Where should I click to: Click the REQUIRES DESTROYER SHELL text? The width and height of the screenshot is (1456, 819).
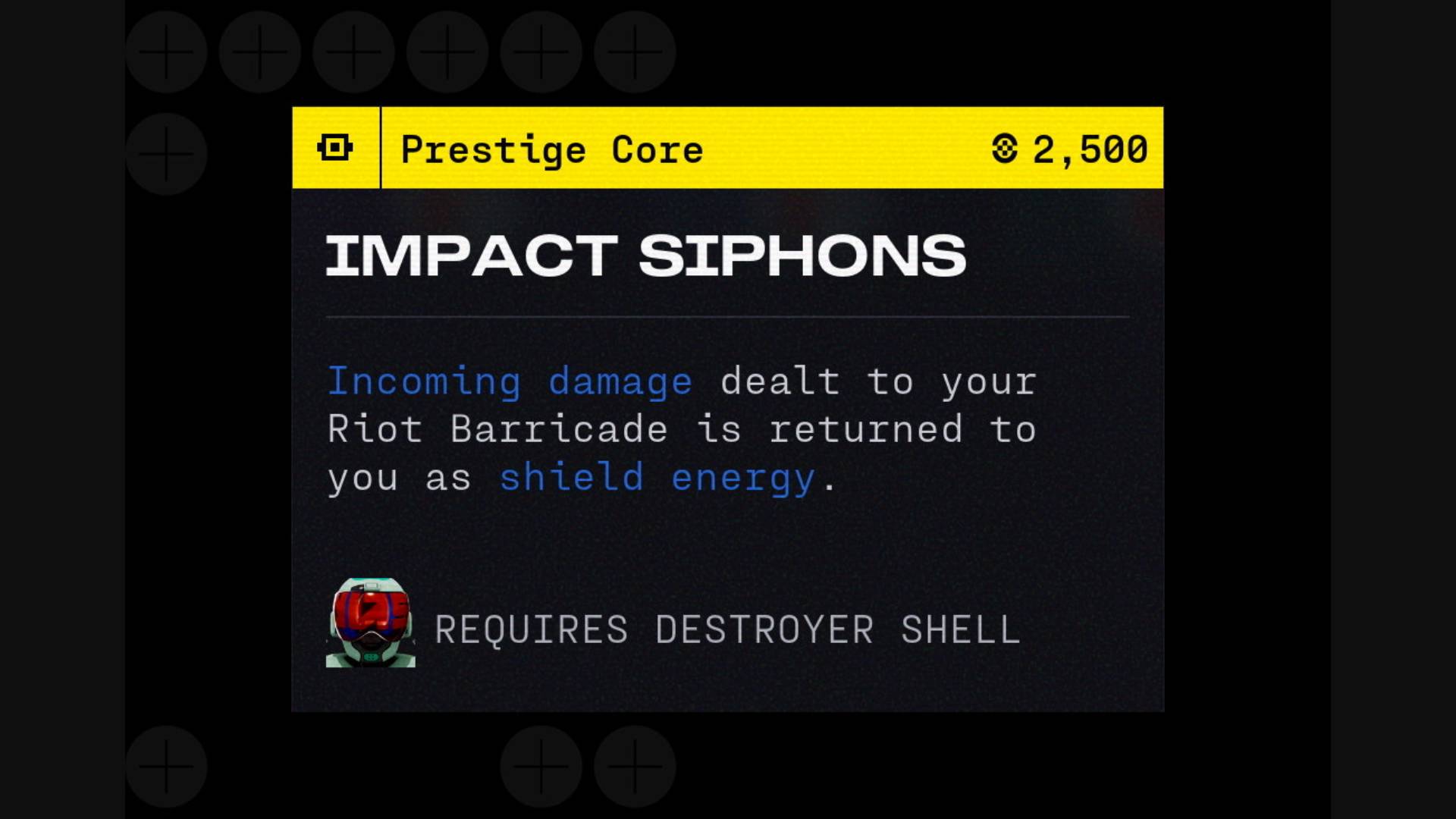[726, 628]
